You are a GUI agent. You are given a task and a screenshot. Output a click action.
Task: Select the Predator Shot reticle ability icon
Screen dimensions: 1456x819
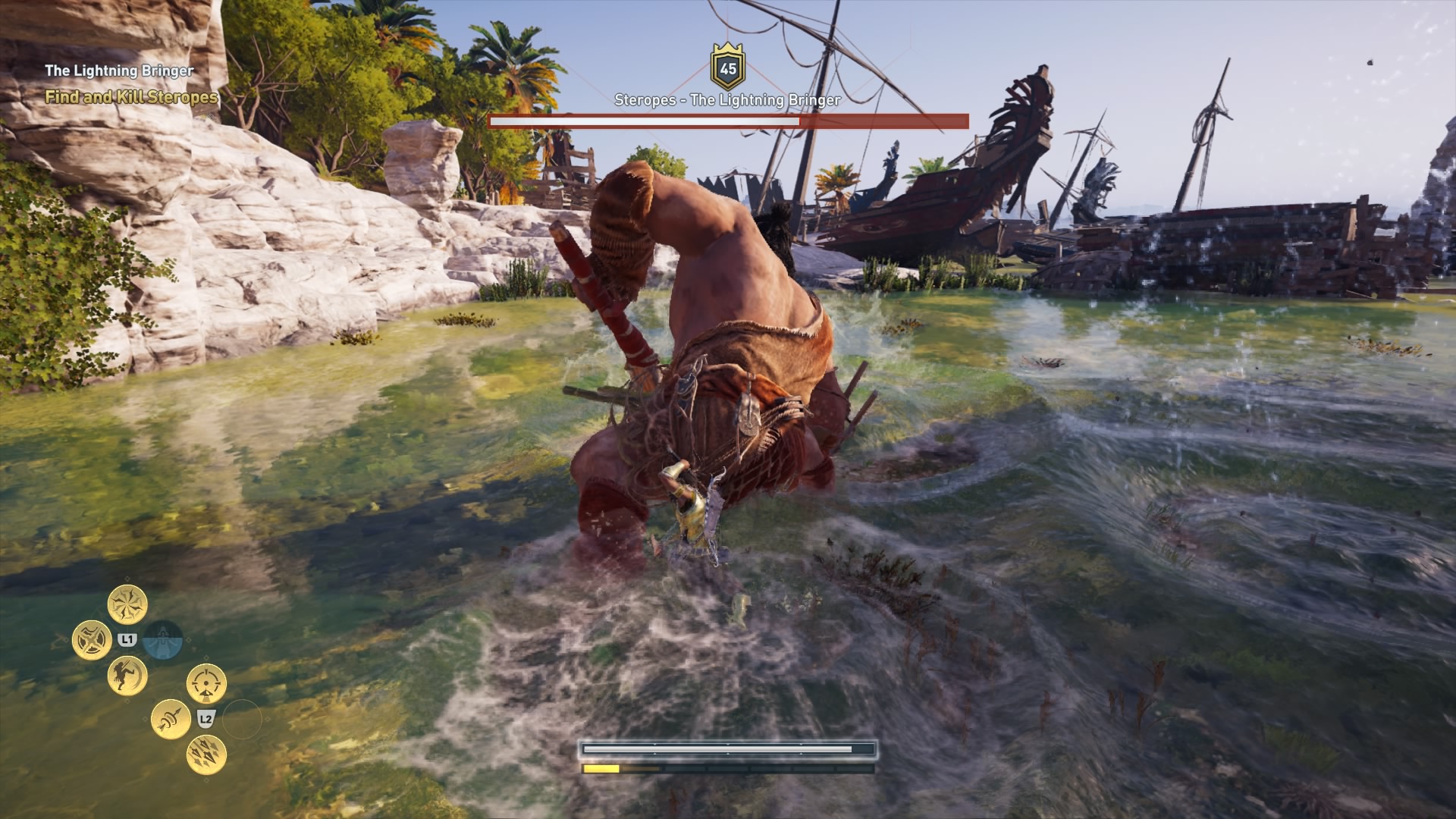(206, 684)
